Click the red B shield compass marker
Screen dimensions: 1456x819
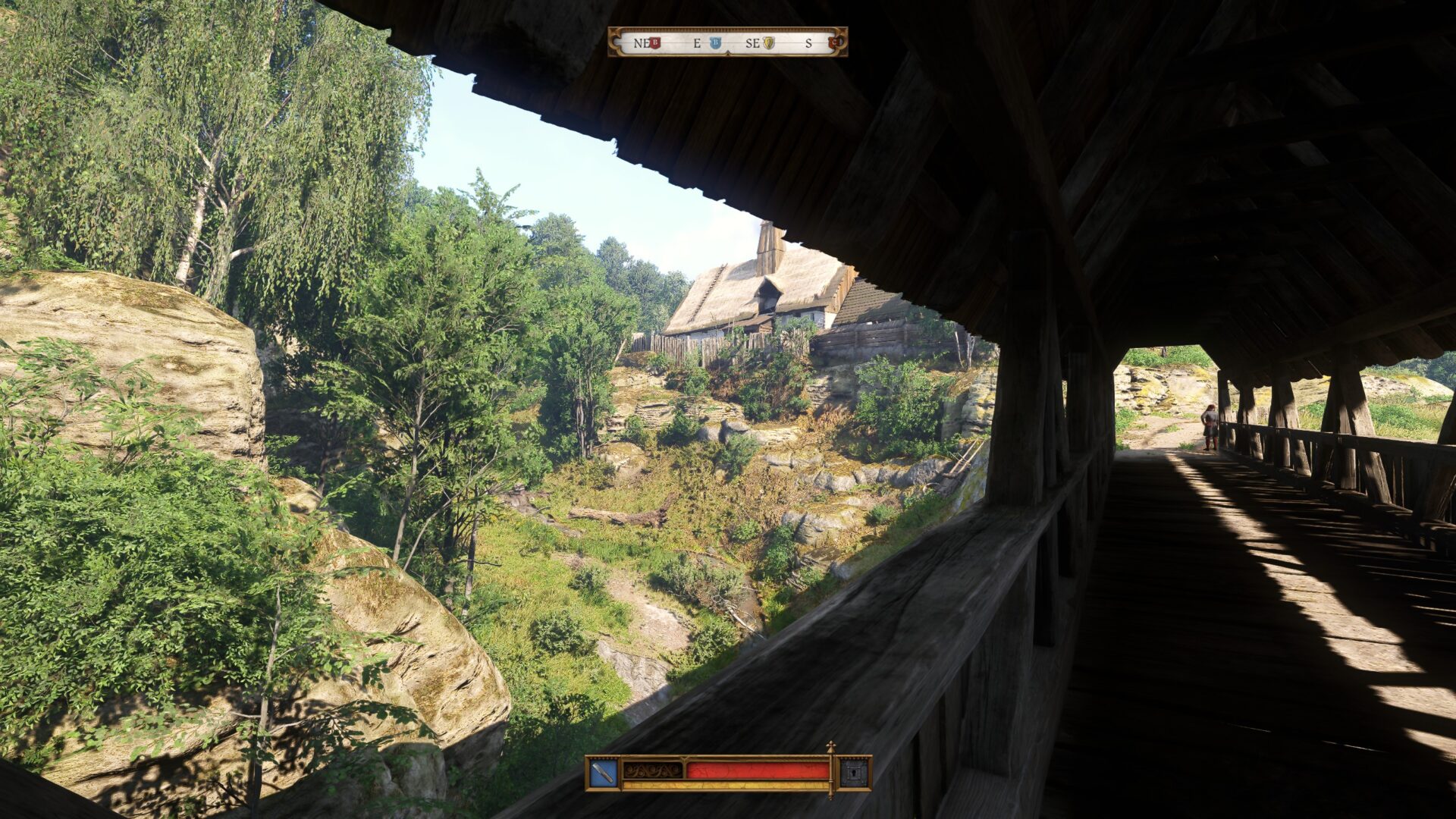[655, 43]
